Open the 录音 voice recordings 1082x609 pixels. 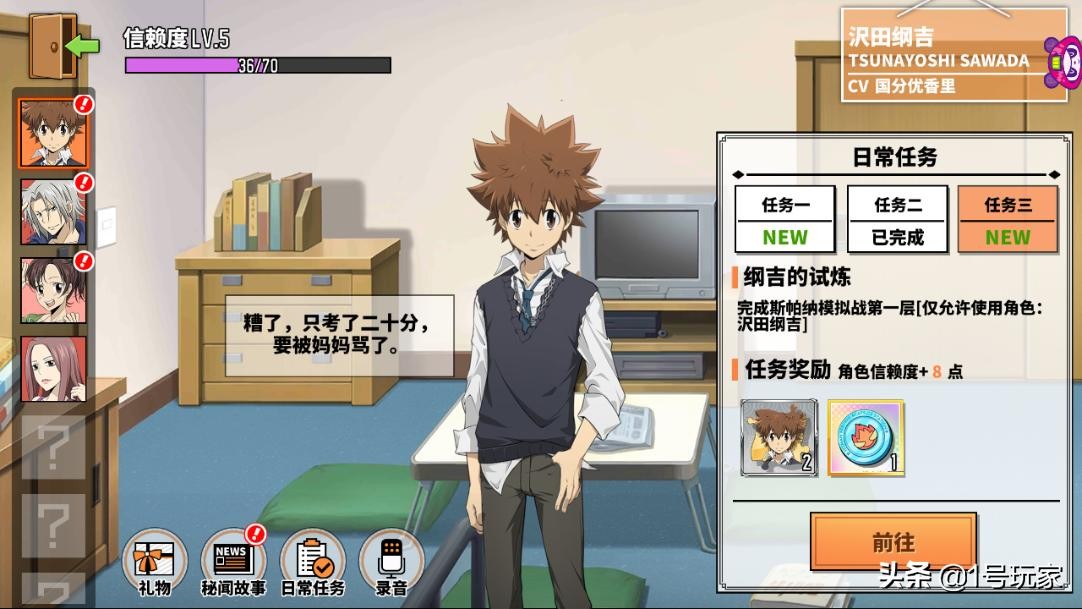[391, 562]
